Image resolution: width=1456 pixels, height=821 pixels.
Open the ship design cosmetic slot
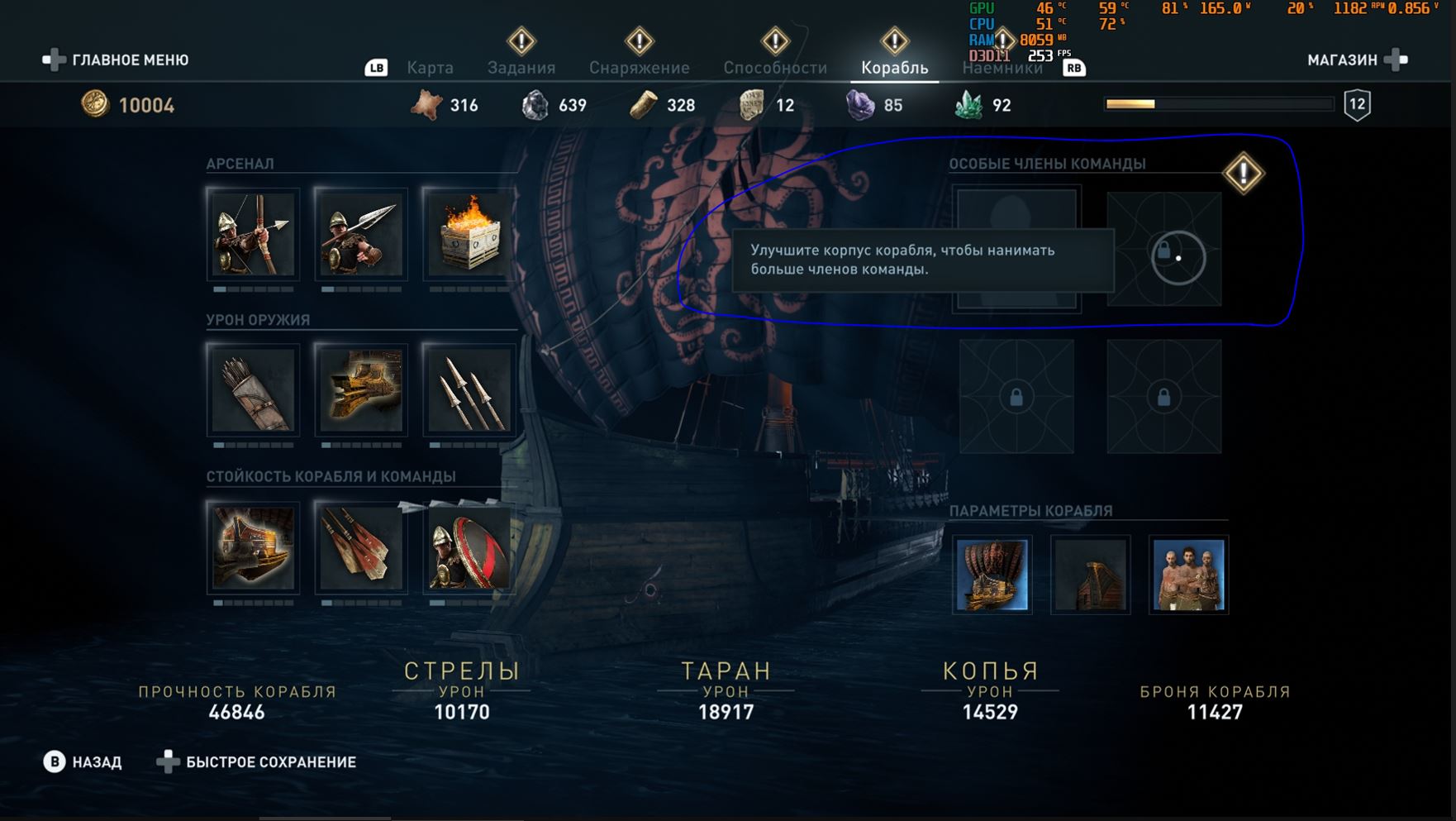tap(992, 575)
